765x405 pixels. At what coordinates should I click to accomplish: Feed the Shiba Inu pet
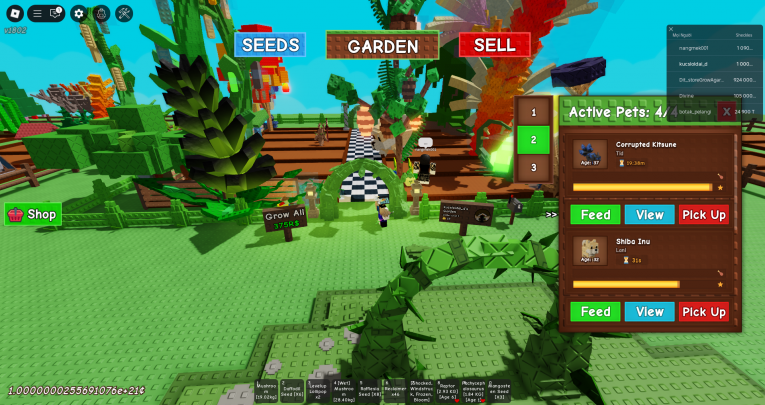point(595,312)
